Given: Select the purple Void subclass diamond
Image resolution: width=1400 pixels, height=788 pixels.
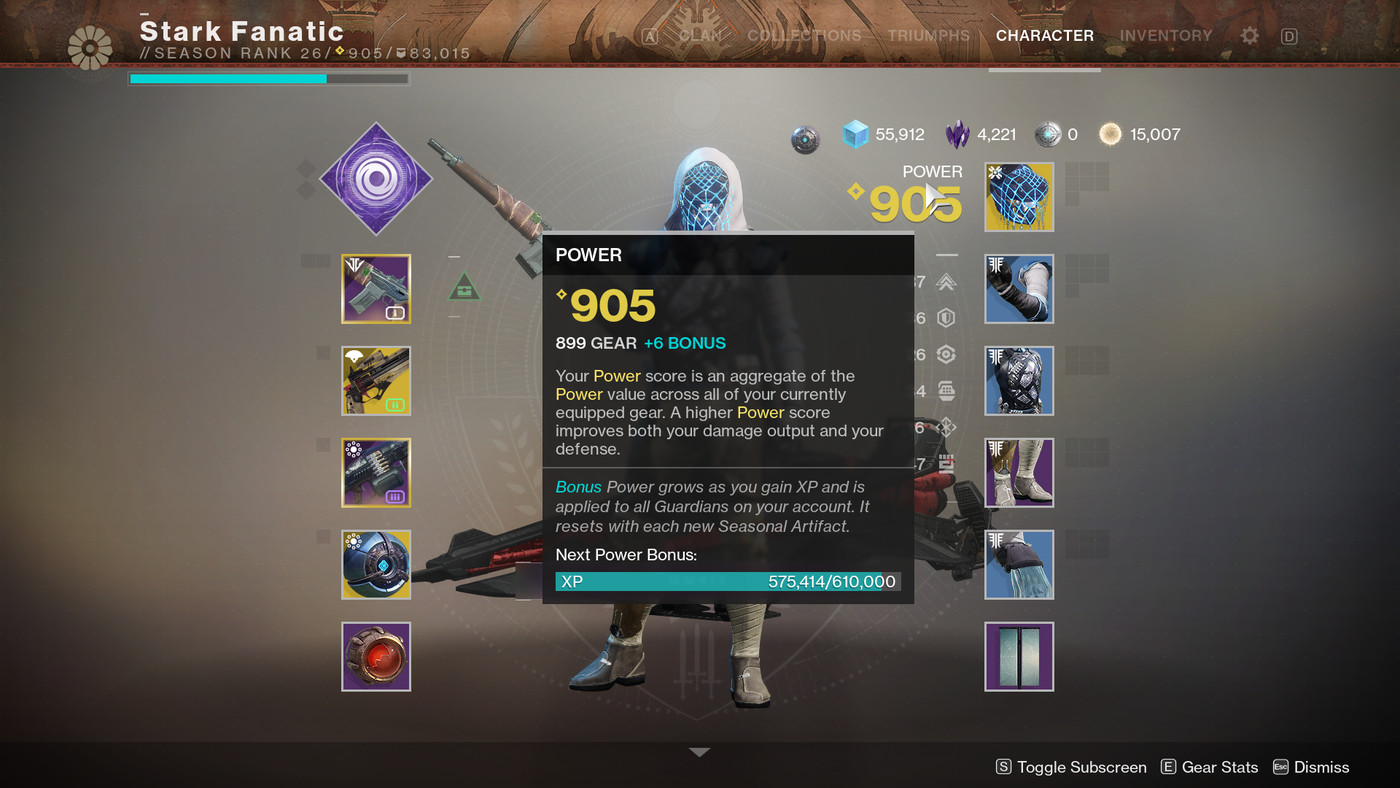Looking at the screenshot, I should point(376,180).
